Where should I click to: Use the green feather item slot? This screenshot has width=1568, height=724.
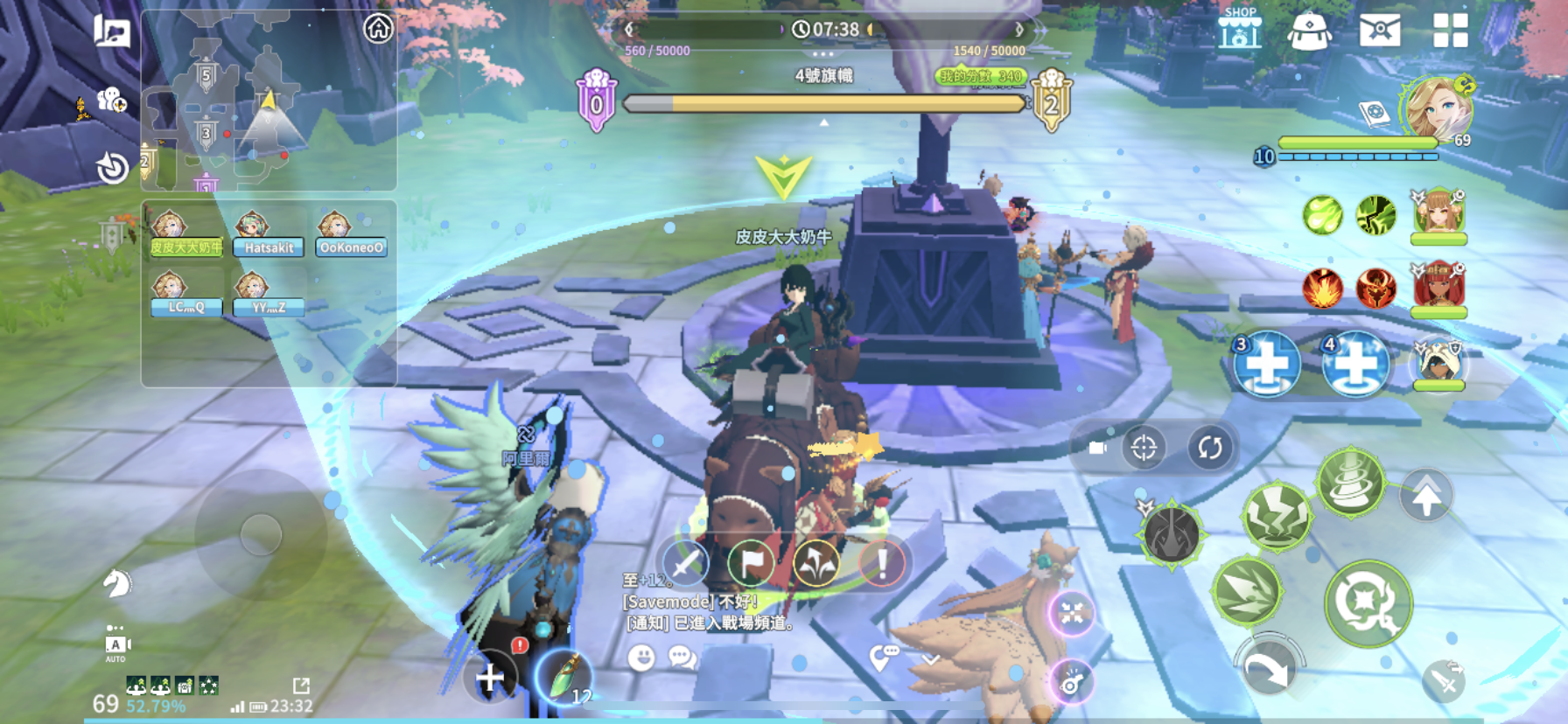[563, 677]
